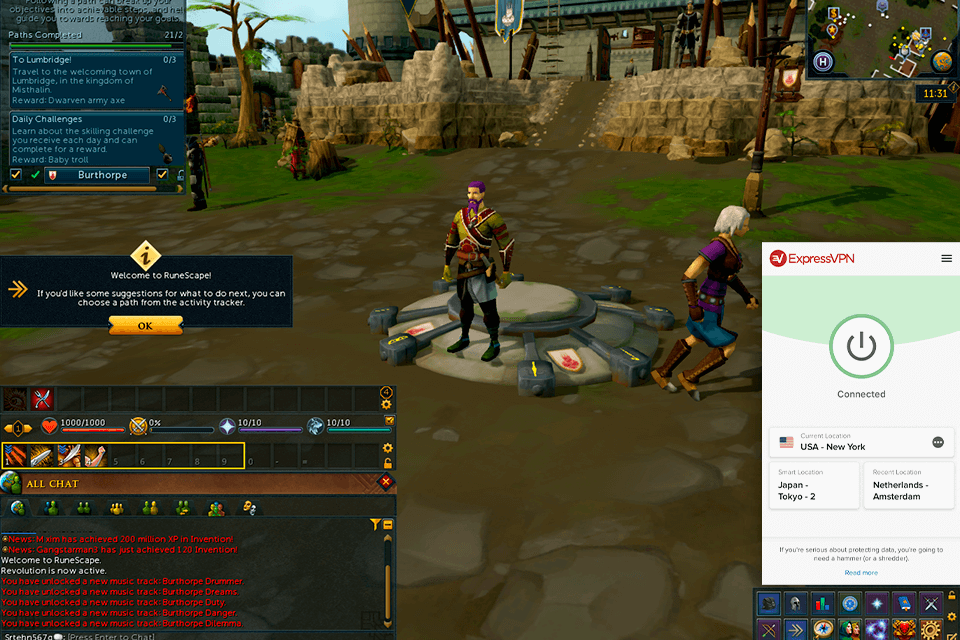Open the world map globe icon
Viewport: 960px width, 640px height.
coord(941,60)
